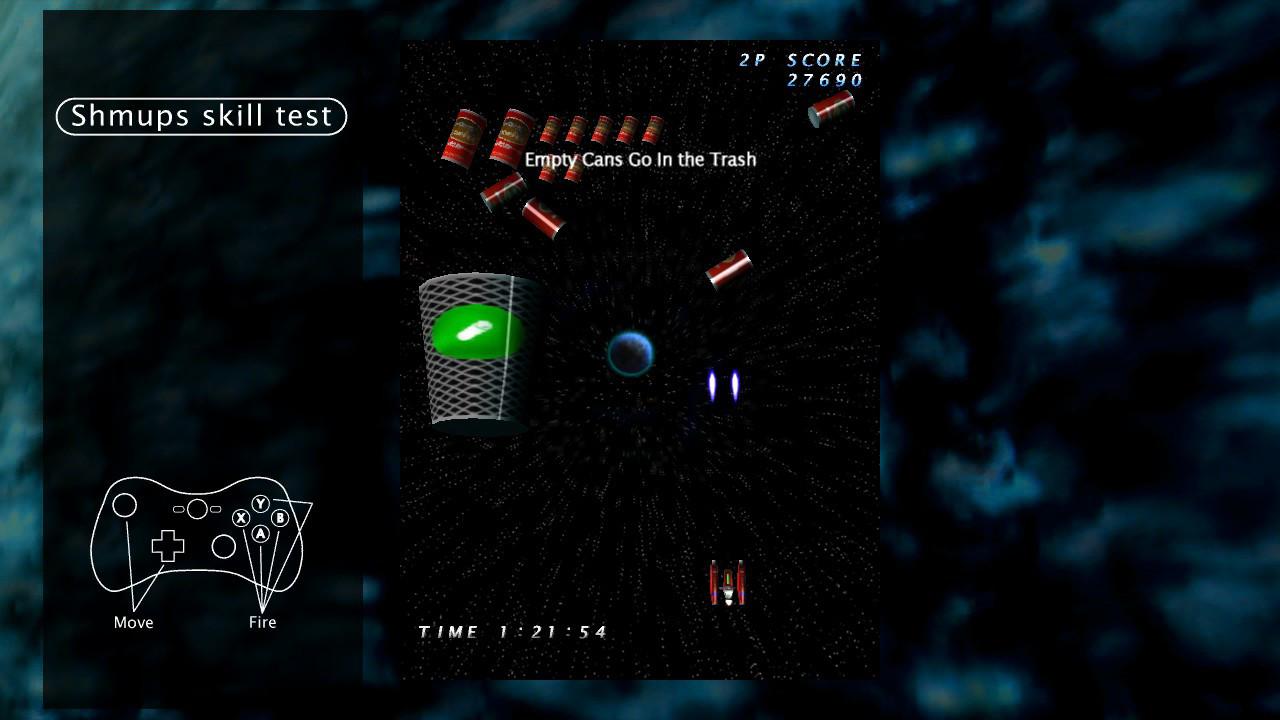The width and height of the screenshot is (1280, 720).
Task: Click the right analog stick in the diagram
Action: (223, 546)
